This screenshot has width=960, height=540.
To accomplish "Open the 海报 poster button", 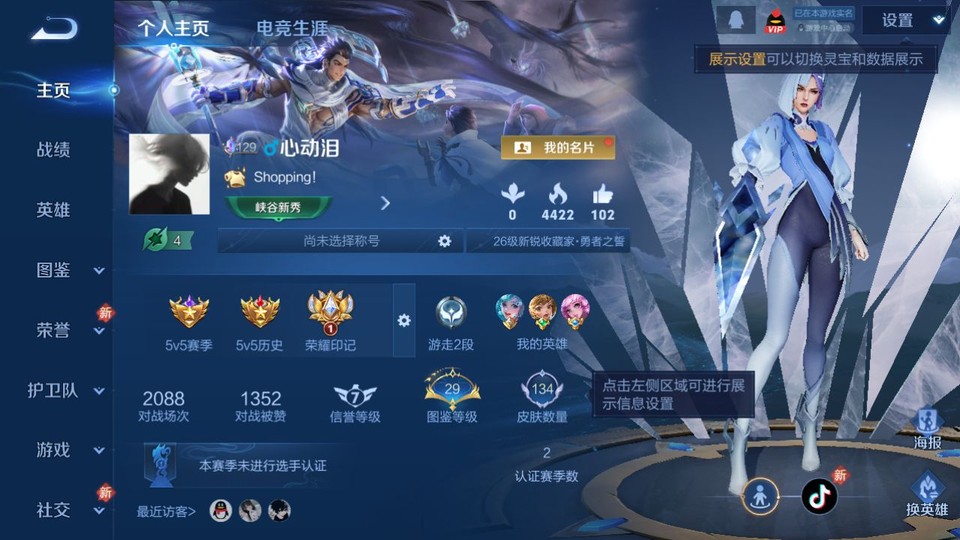I will pyautogui.click(x=927, y=428).
